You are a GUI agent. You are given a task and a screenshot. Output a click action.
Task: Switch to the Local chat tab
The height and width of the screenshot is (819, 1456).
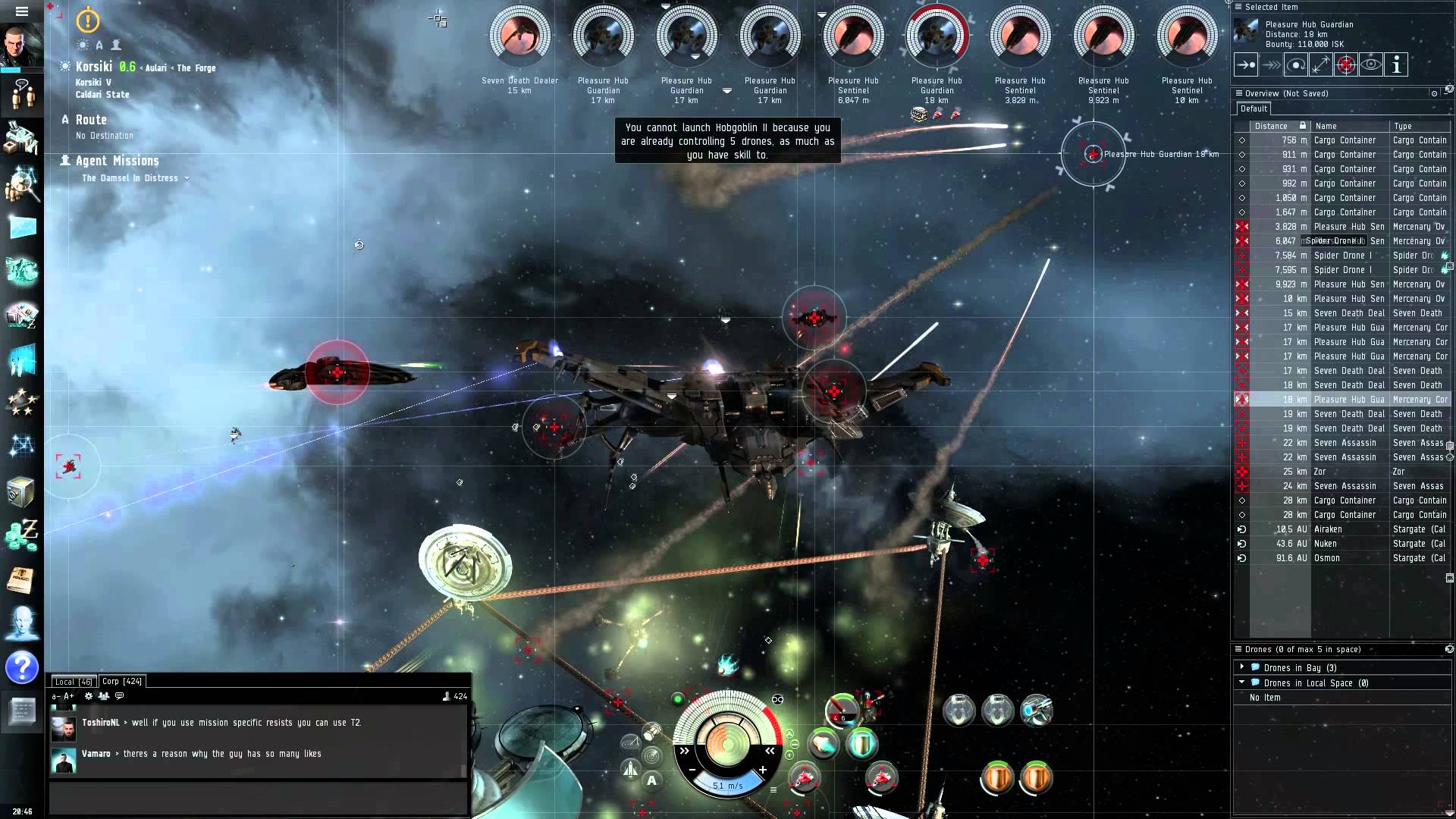pos(73,682)
